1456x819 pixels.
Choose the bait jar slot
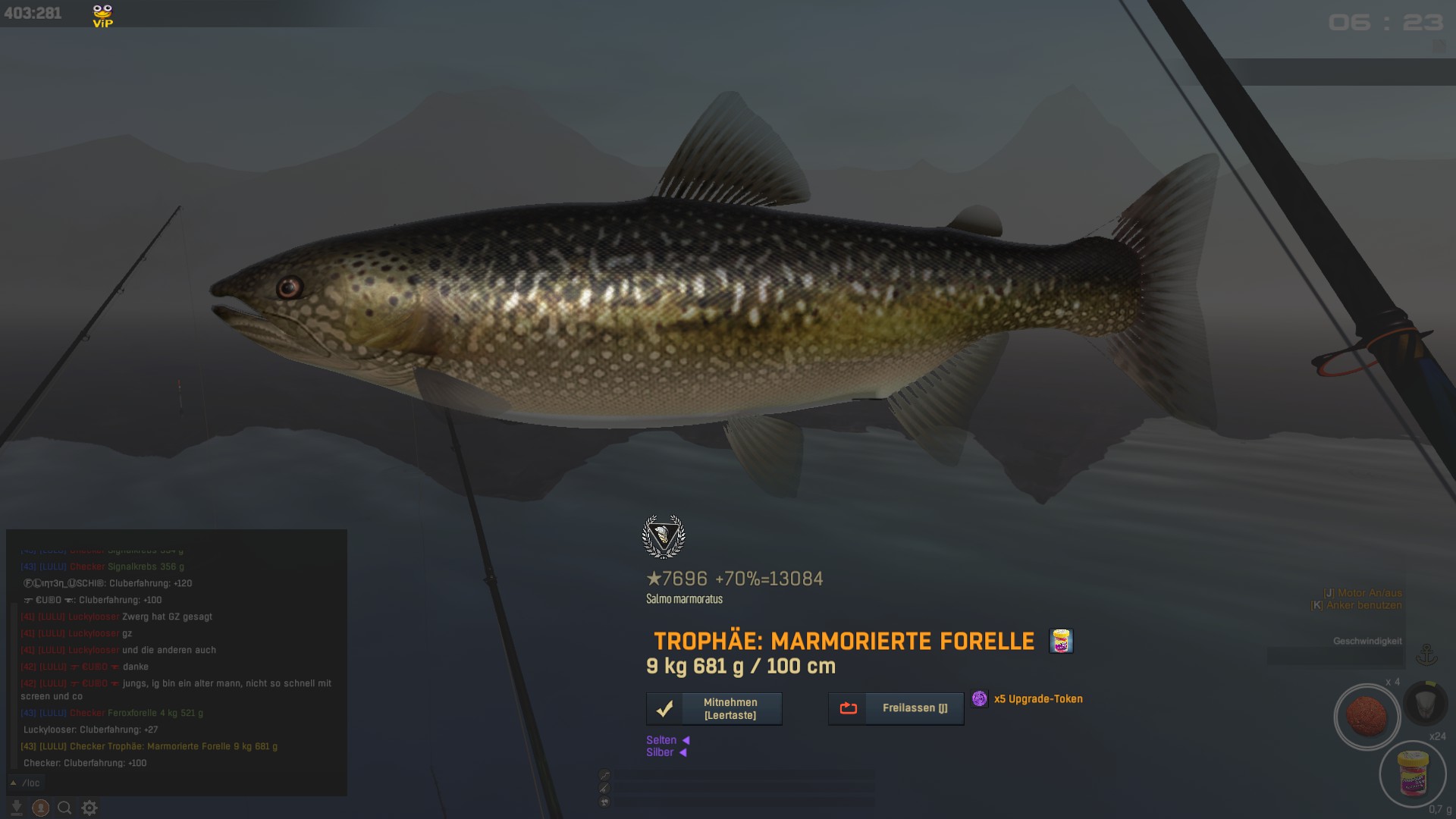click(1413, 773)
